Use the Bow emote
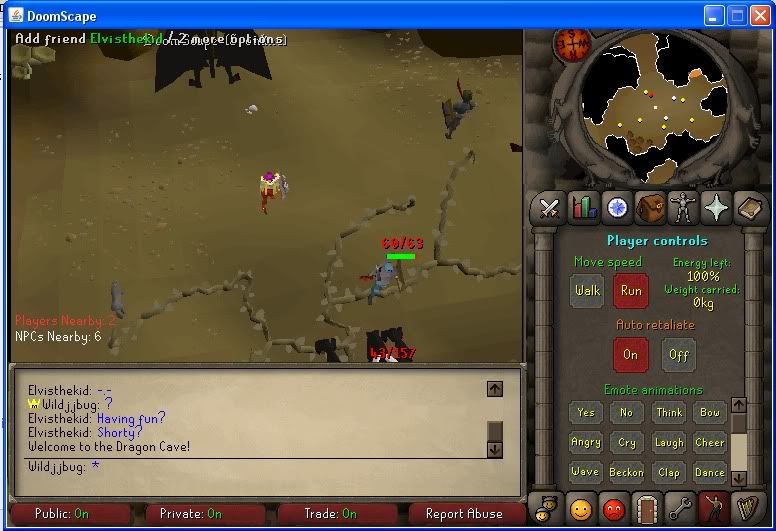This screenshot has width=776, height=531. coord(710,412)
